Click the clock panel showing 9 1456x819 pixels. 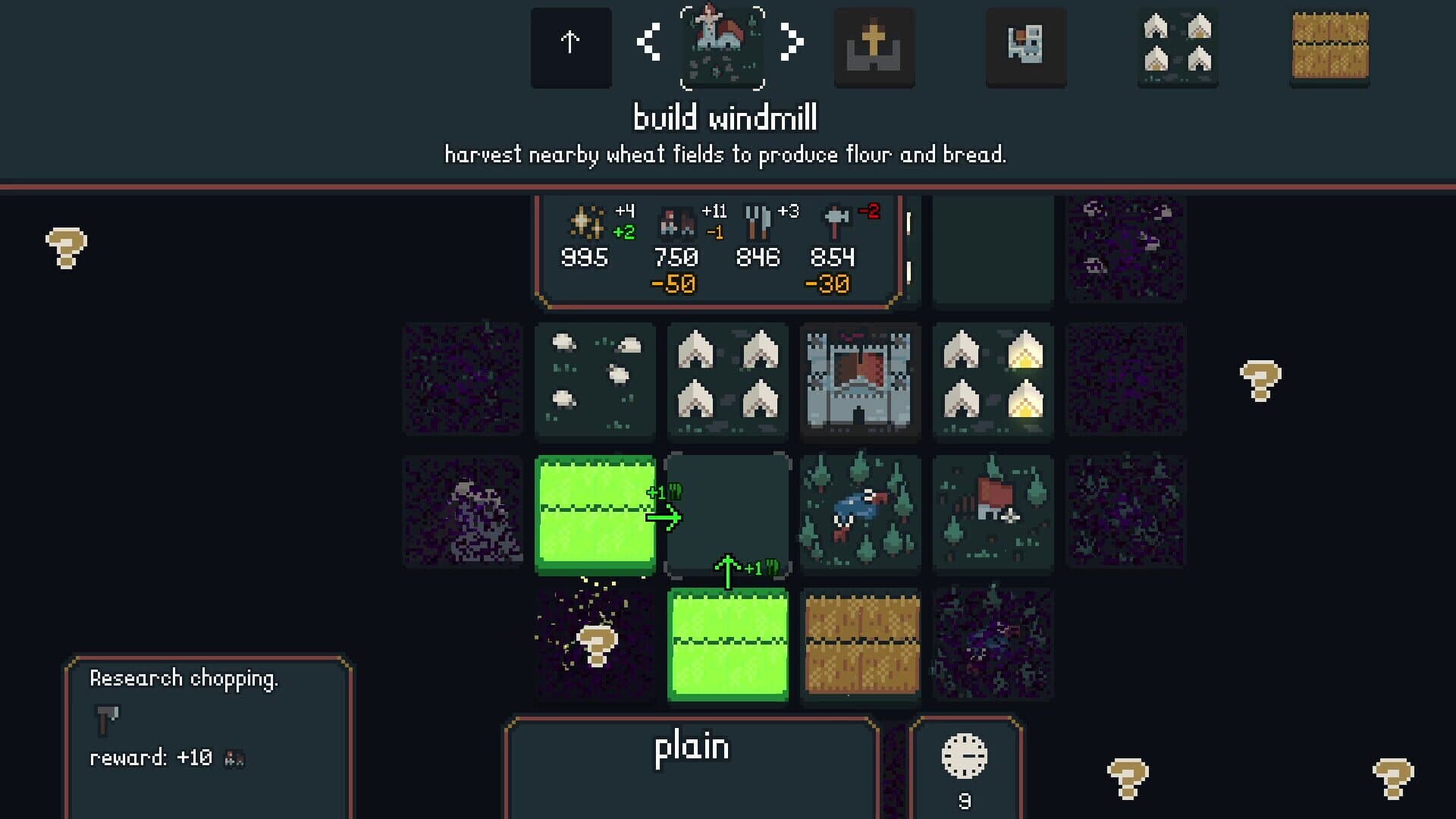pos(964,766)
